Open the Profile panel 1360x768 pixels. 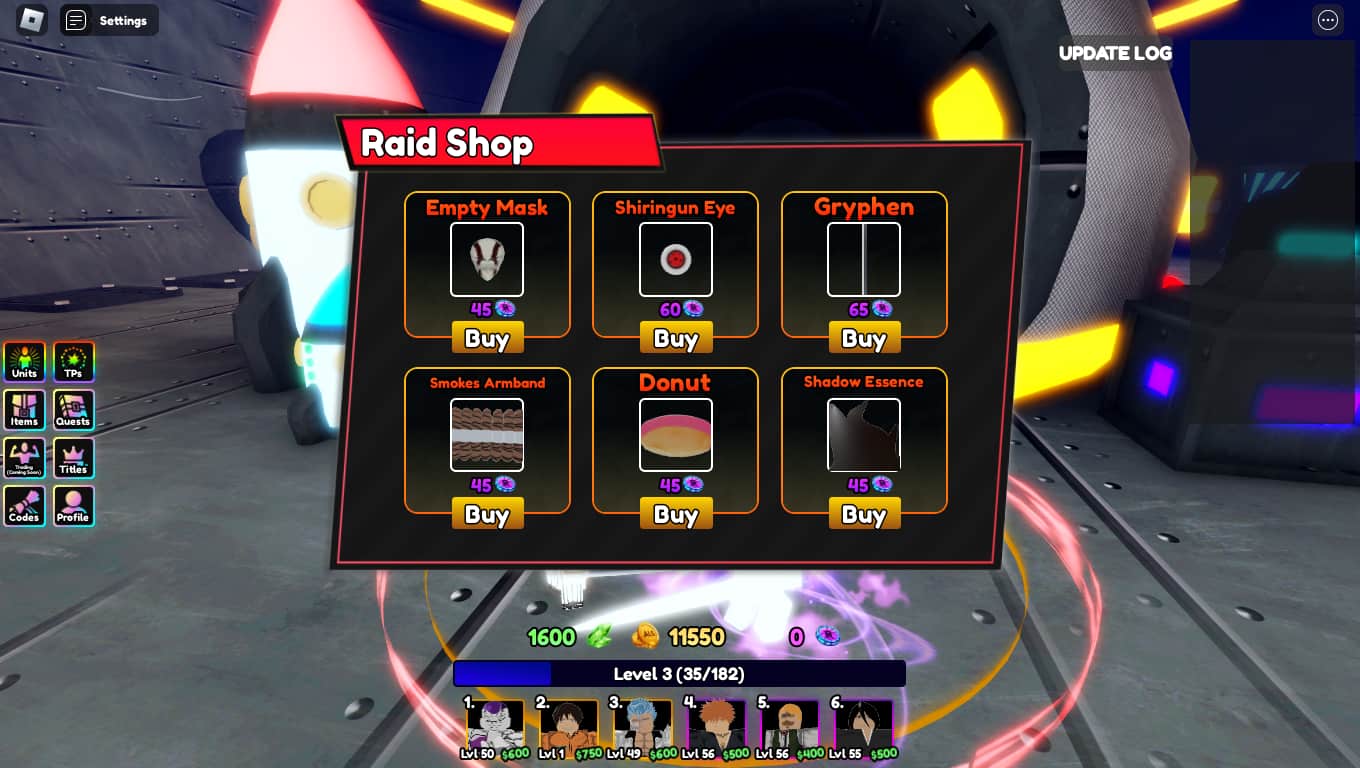tap(73, 506)
